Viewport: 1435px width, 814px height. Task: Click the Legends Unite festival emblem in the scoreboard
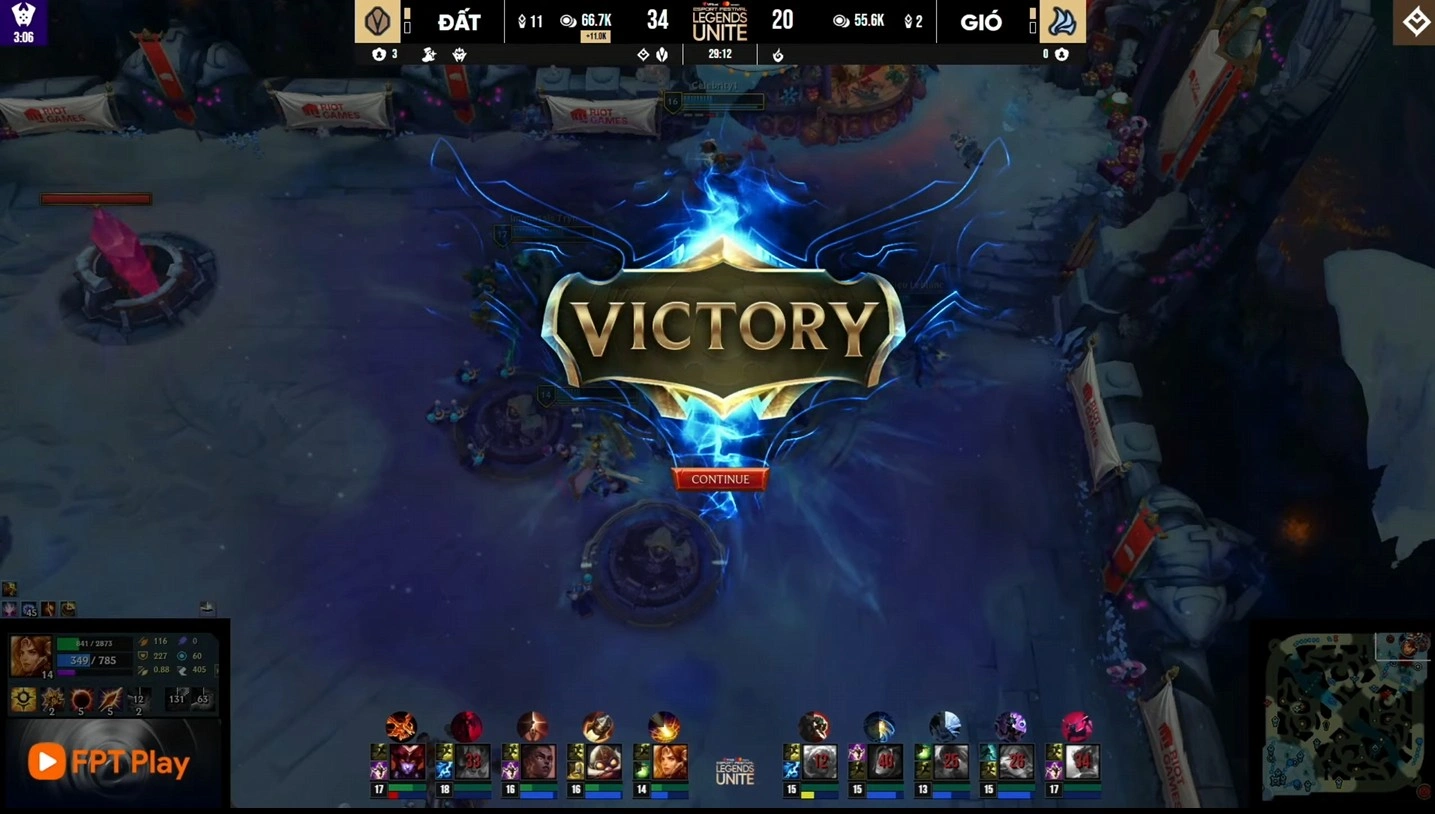pos(718,21)
